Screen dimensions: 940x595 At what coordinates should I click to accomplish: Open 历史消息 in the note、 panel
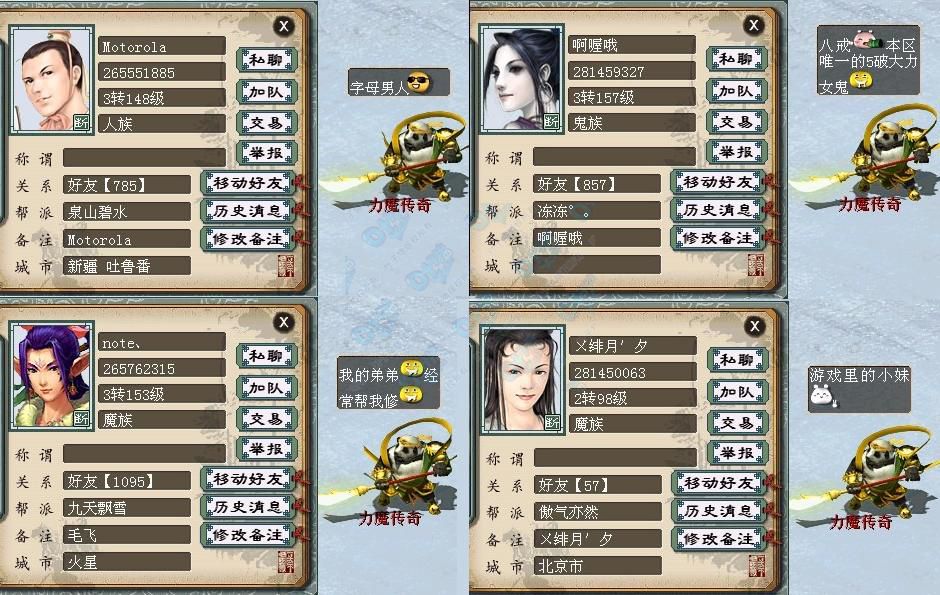[246, 507]
